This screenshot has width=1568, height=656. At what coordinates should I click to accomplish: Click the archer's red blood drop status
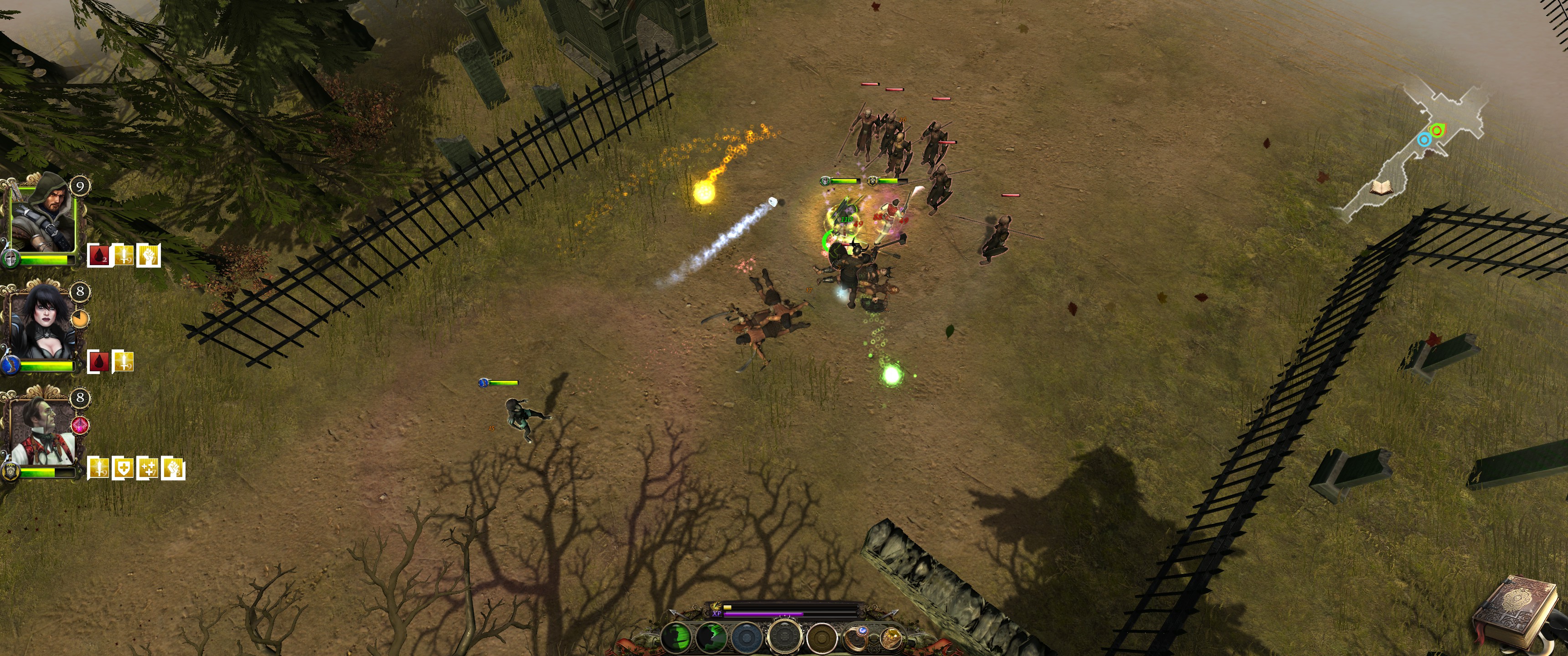[x=98, y=256]
